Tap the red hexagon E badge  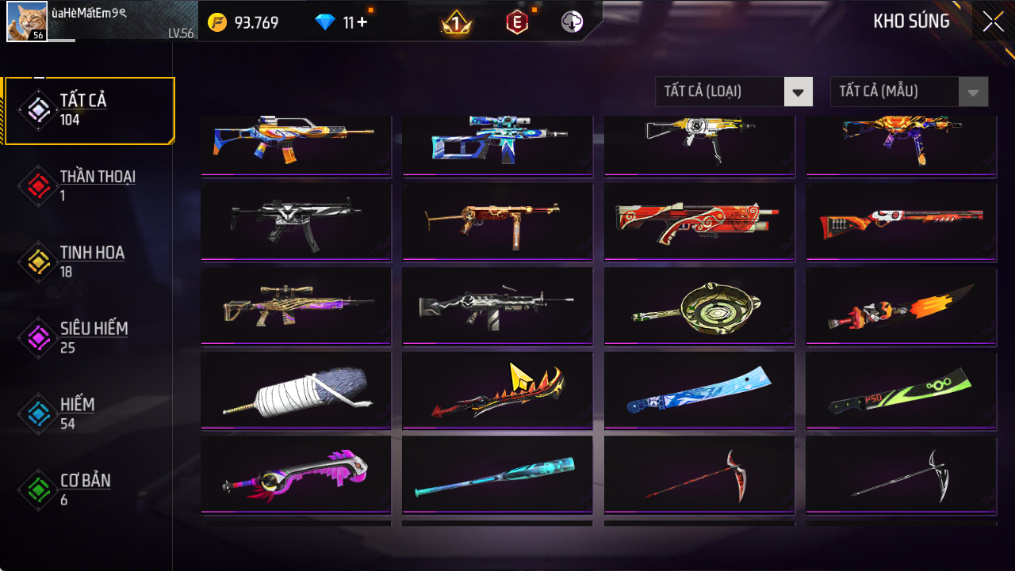tap(516, 22)
